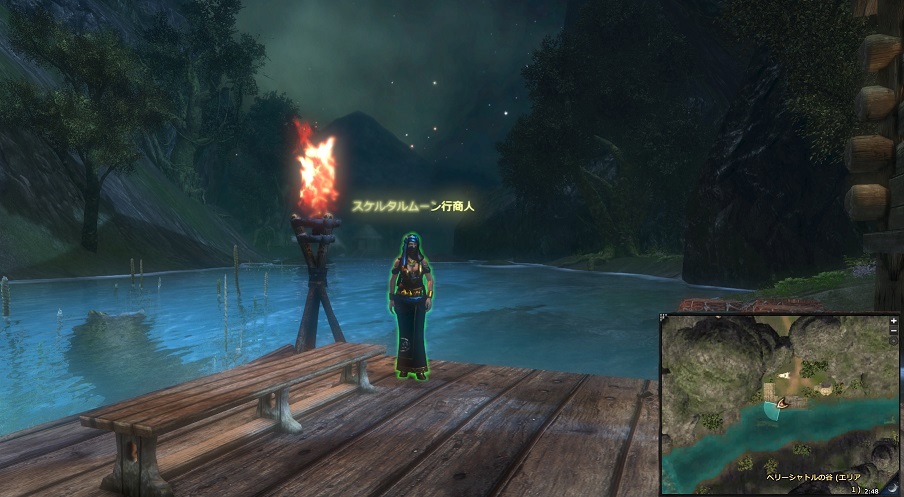Image resolution: width=904 pixels, height=497 pixels.
Task: Zoom in the minimap with plus button
Action: click(893, 321)
